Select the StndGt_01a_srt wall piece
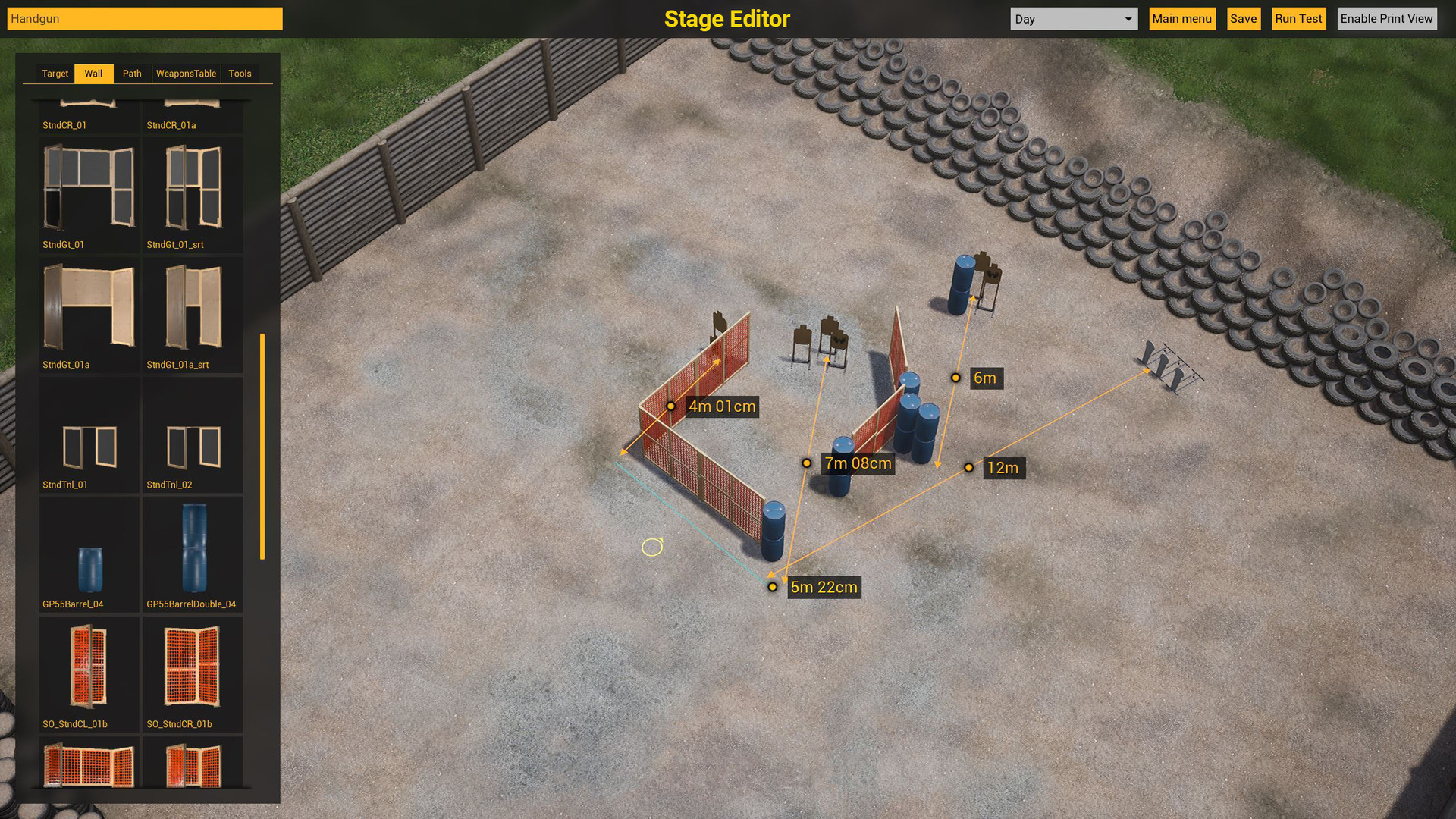 pyautogui.click(x=192, y=311)
